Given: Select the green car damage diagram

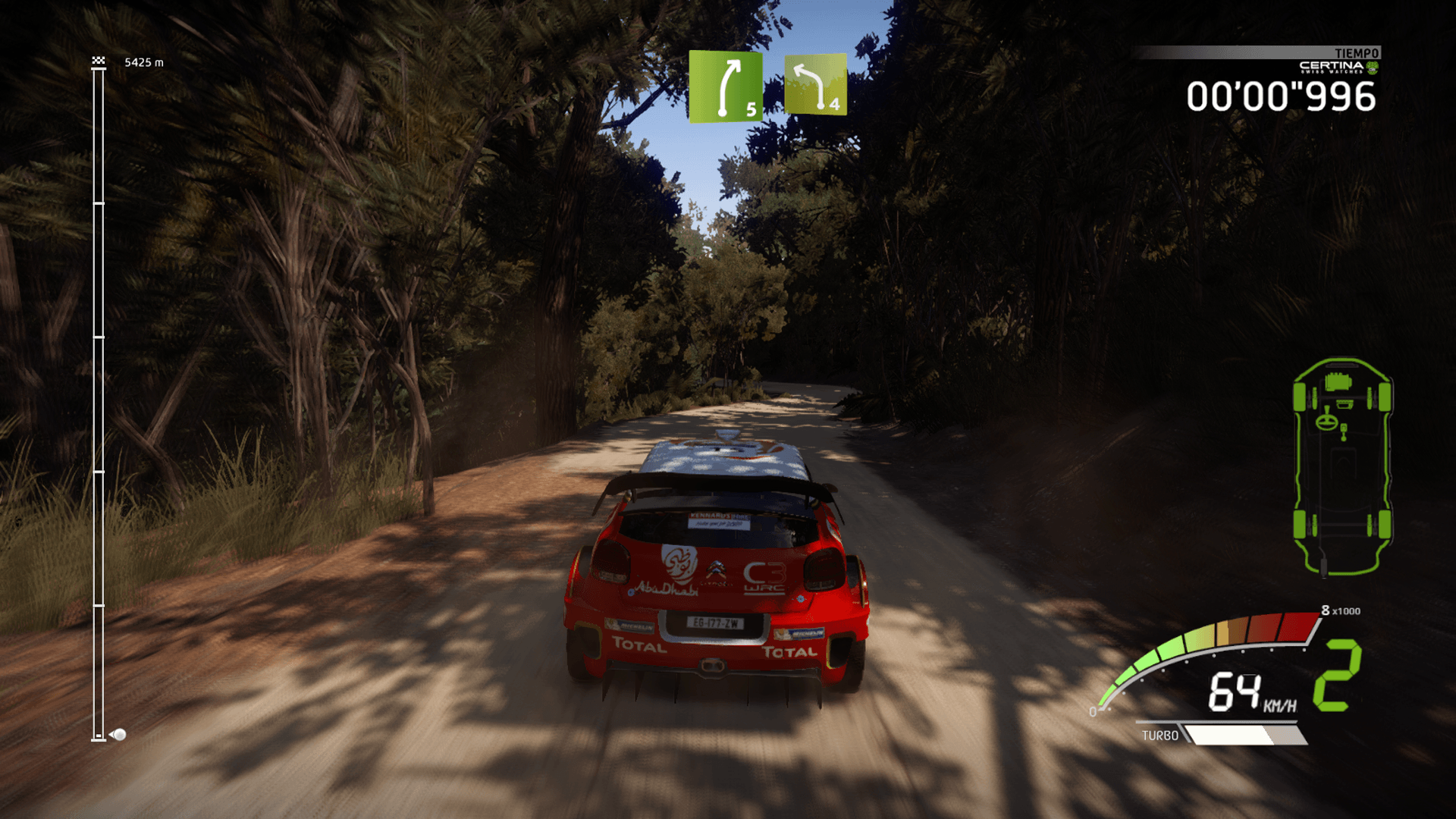Looking at the screenshot, I should [x=1341, y=466].
